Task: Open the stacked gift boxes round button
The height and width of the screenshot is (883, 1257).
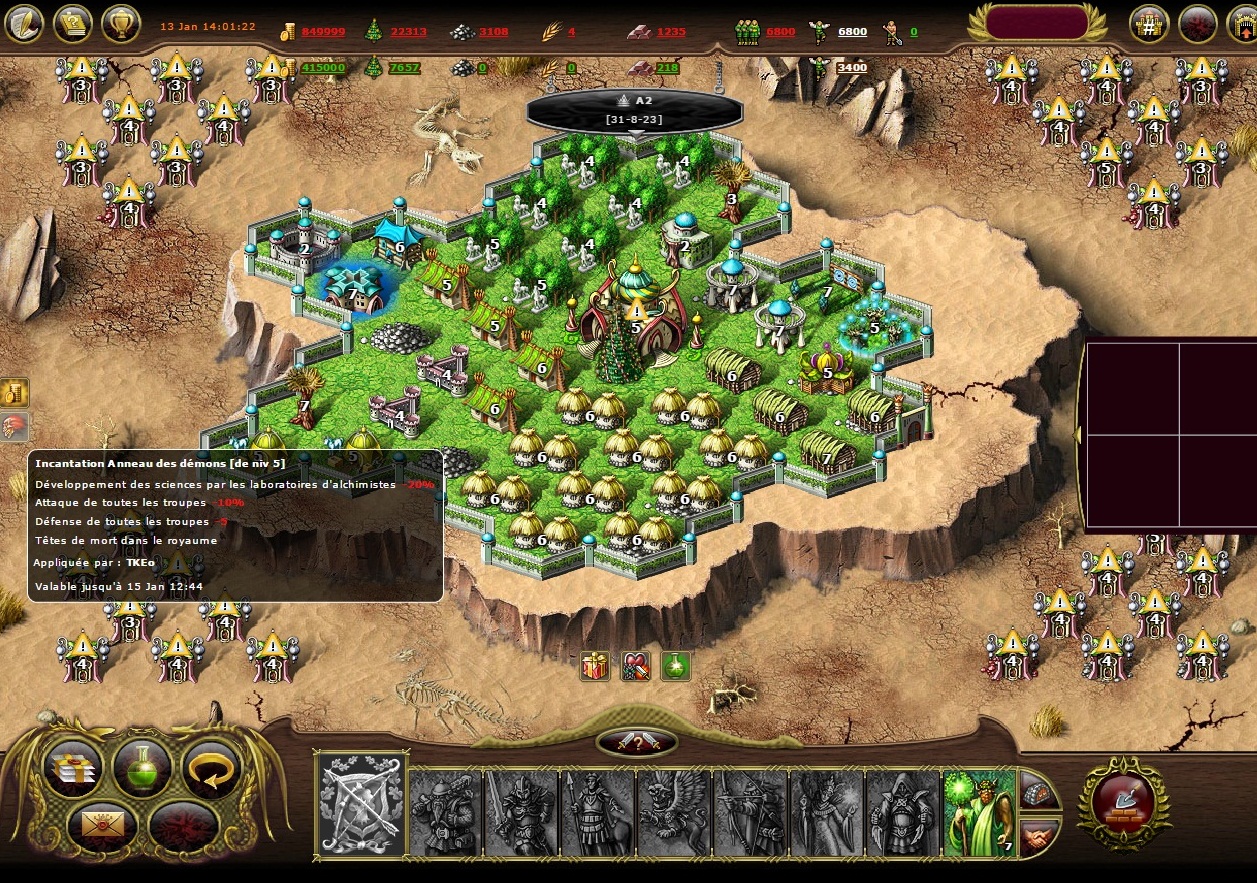Action: (72, 768)
